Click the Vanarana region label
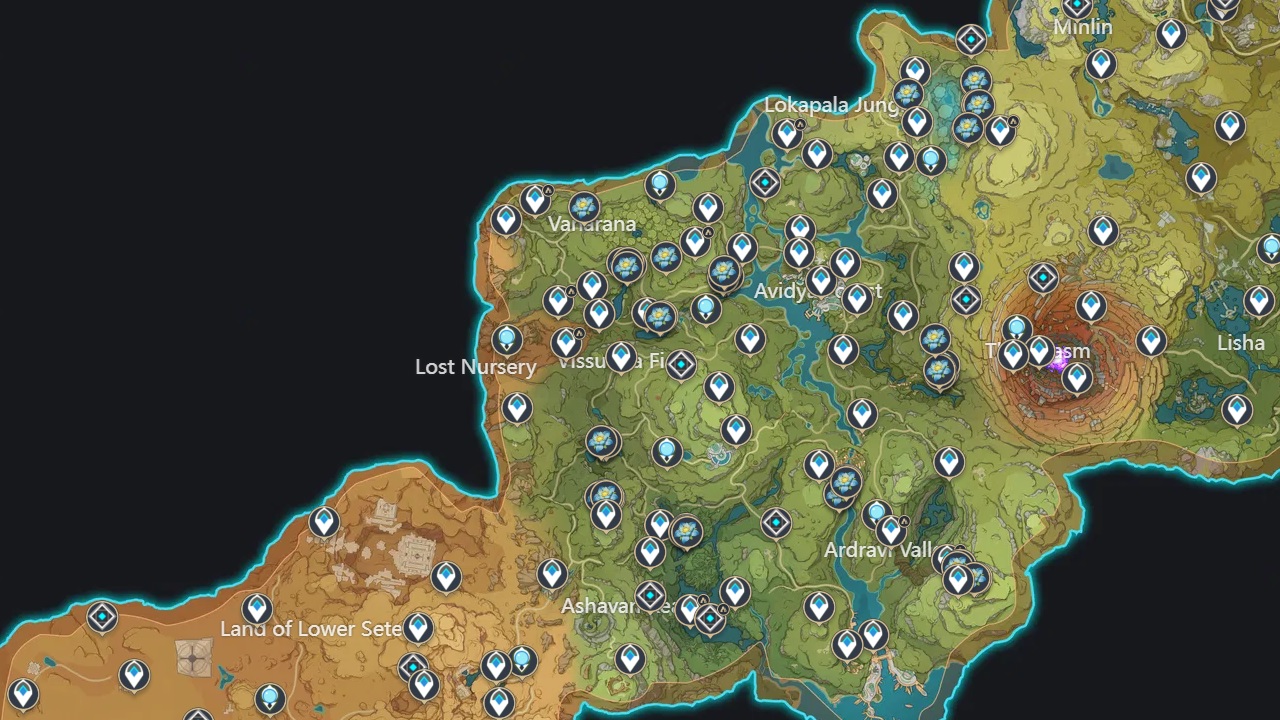Image resolution: width=1280 pixels, height=720 pixels. [592, 224]
